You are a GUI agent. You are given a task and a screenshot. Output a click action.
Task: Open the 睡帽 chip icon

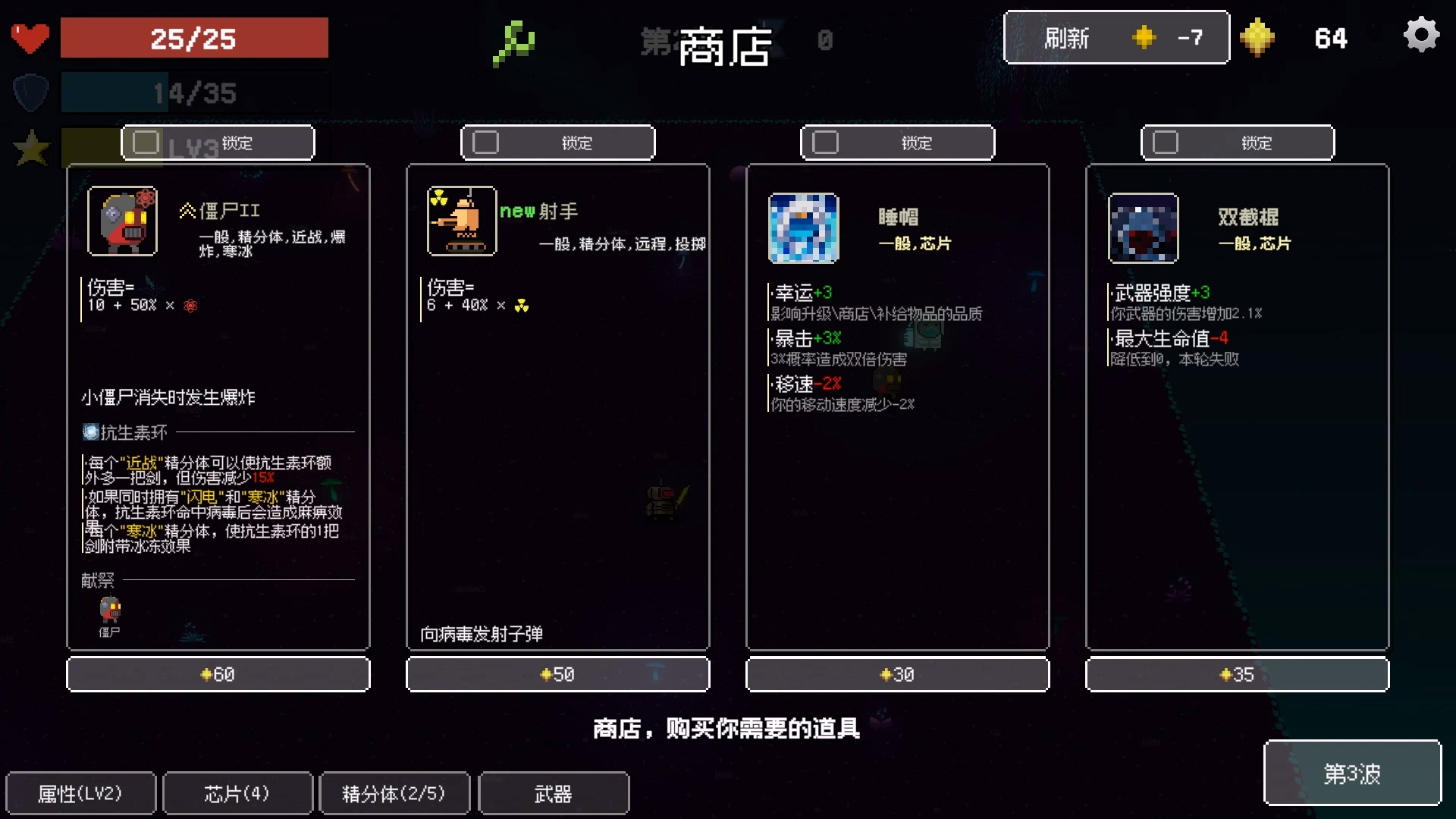point(803,229)
